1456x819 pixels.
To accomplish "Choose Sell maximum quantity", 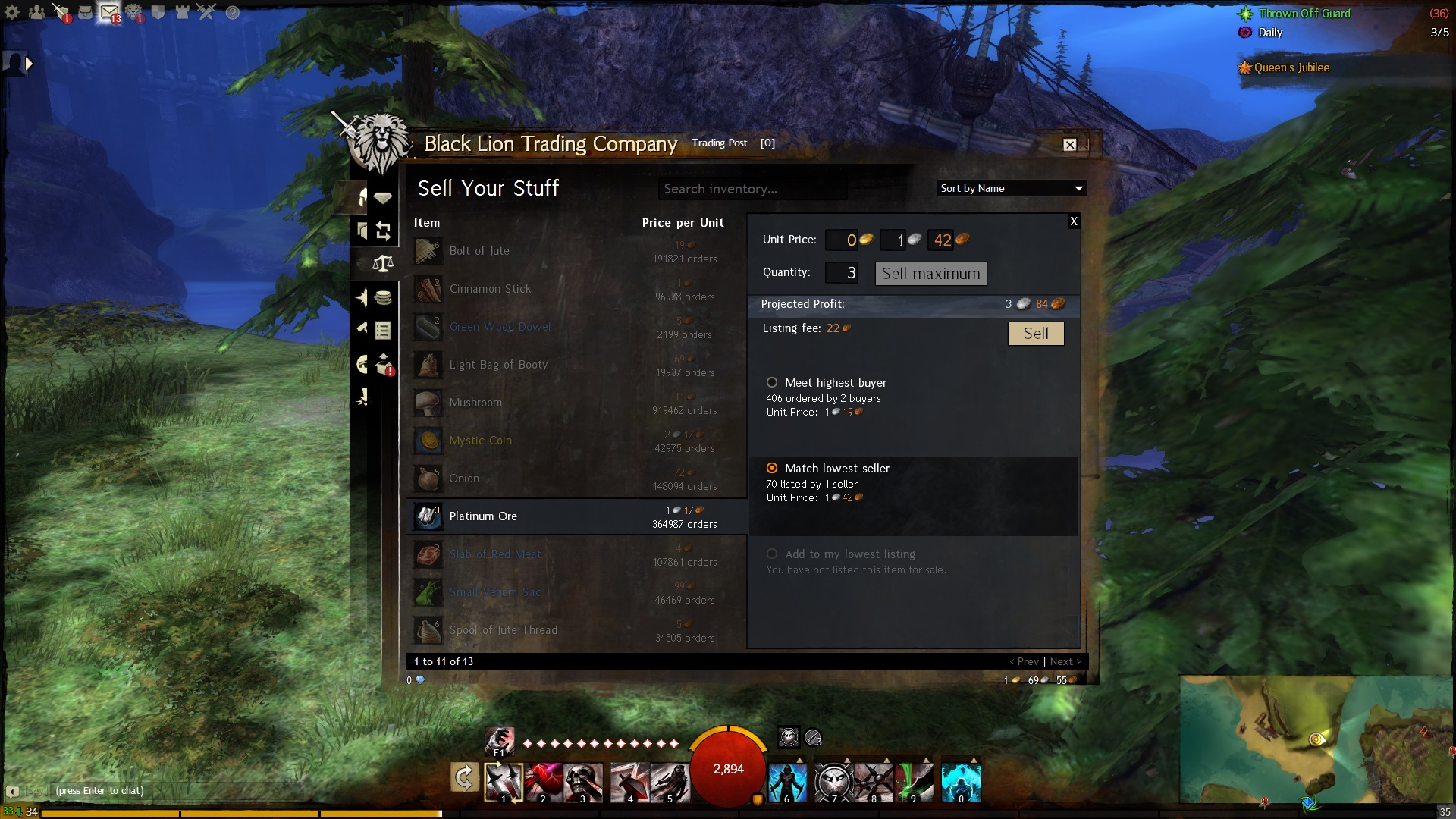I will tap(930, 274).
